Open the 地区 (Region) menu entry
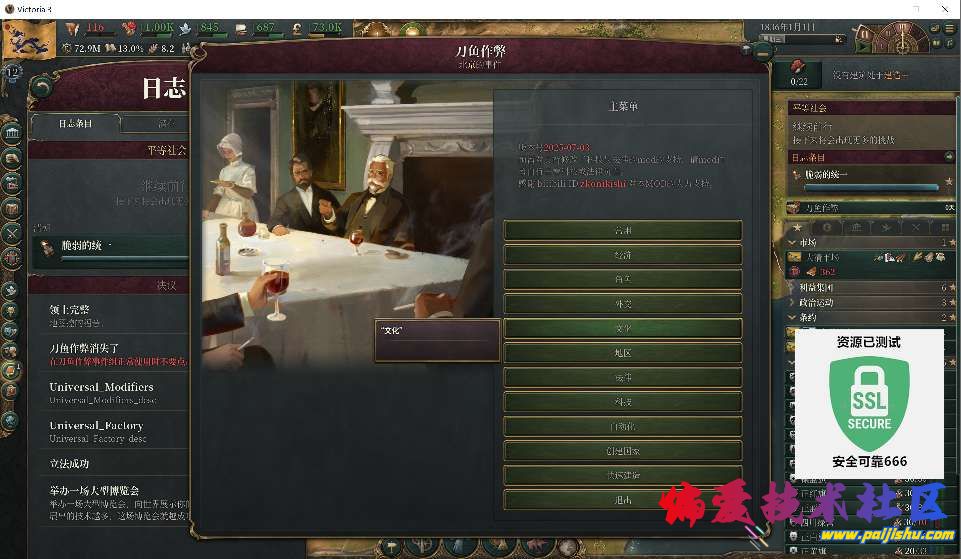 pos(622,353)
